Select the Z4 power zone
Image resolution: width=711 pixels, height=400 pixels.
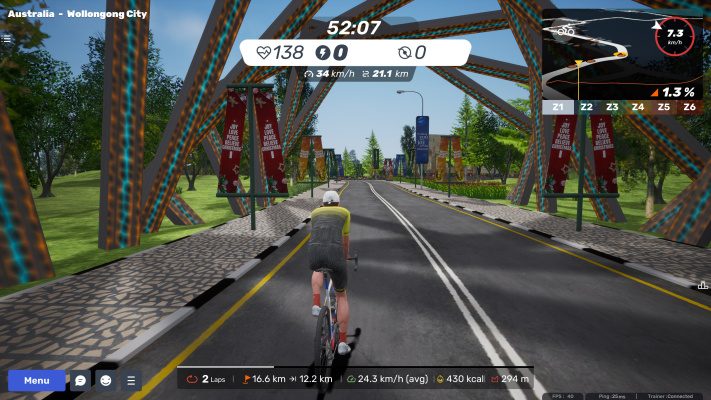tap(637, 106)
